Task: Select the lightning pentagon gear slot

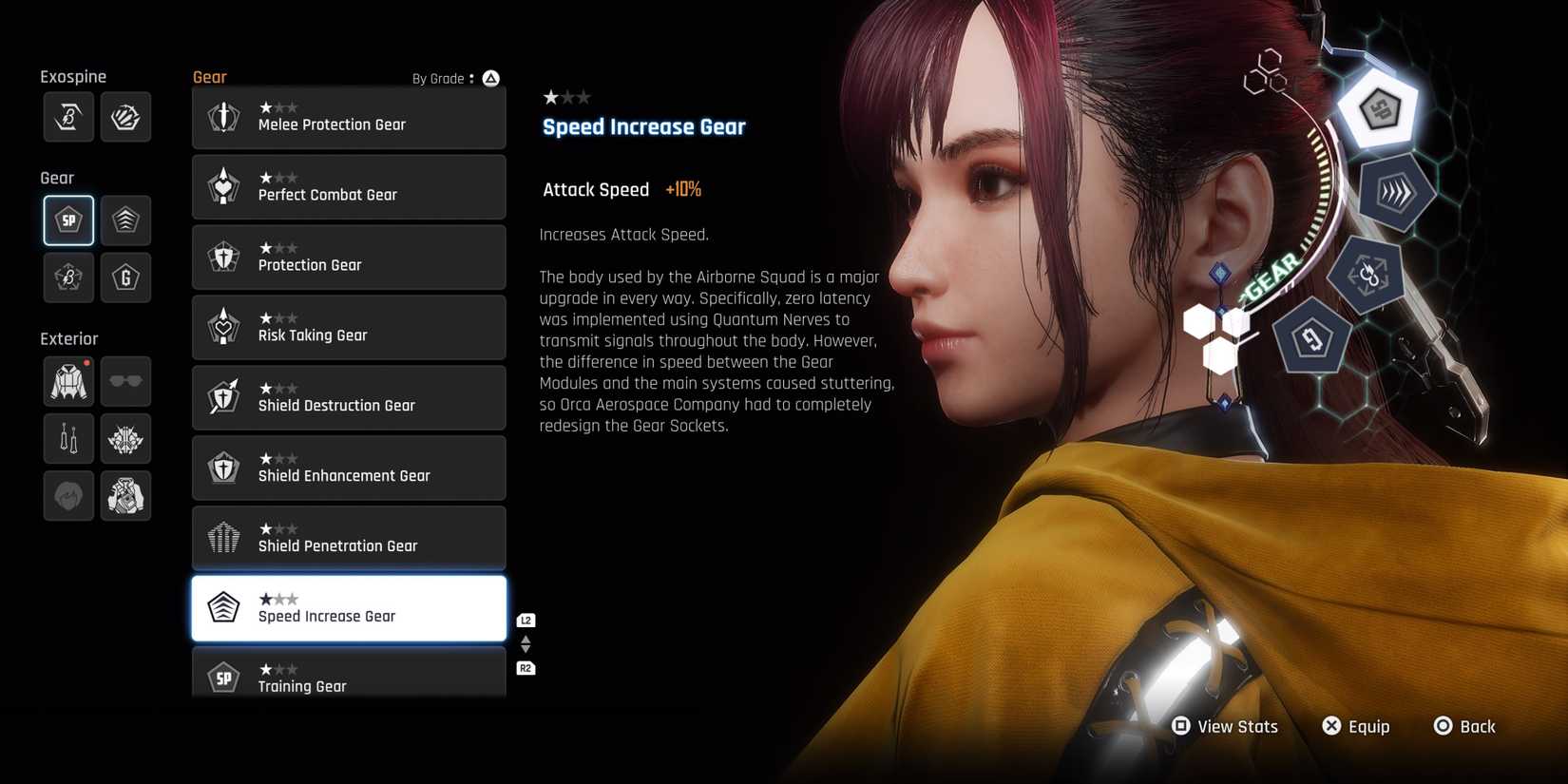Action: [67, 277]
